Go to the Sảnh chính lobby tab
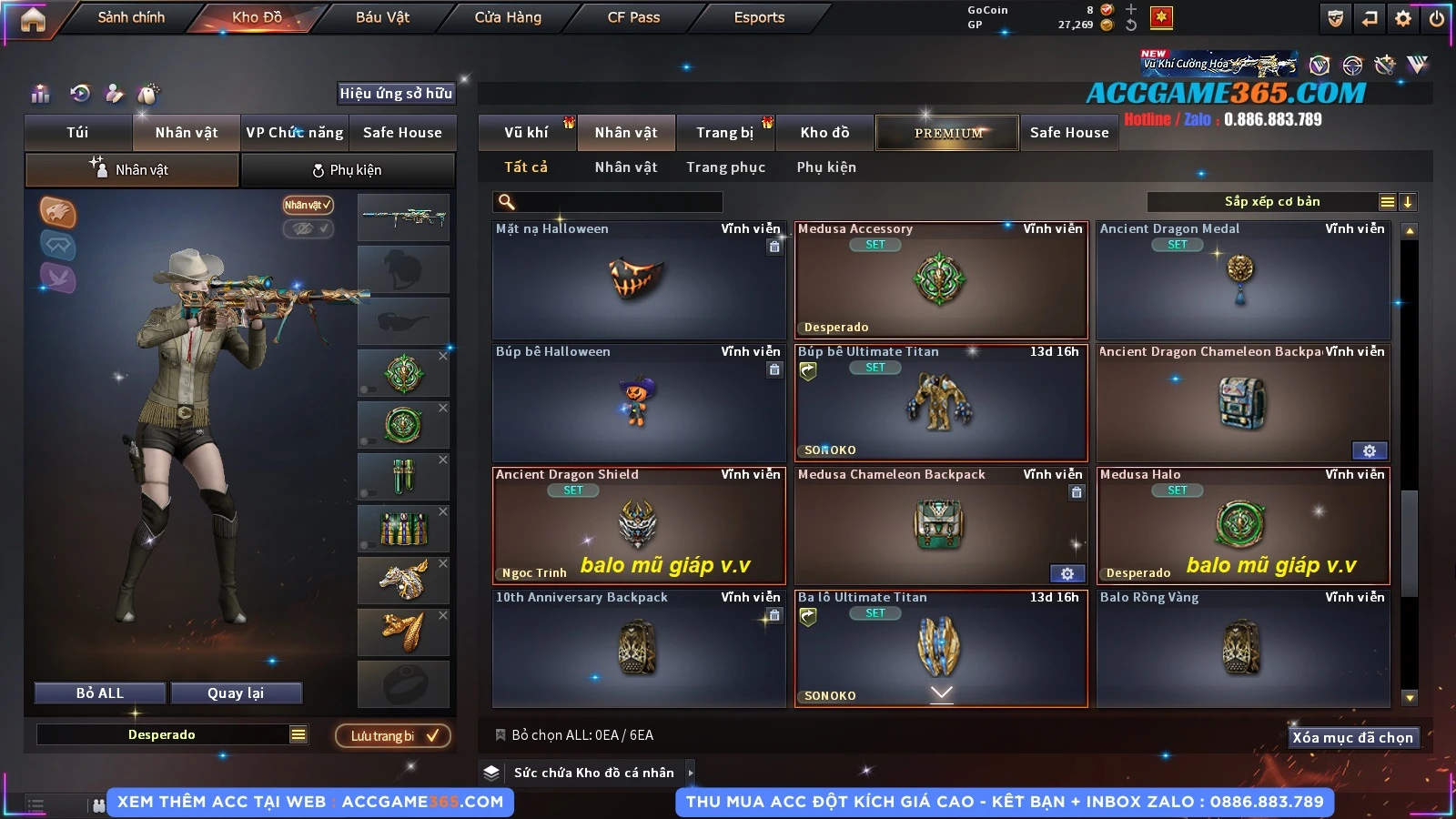1456x819 pixels. (x=131, y=17)
